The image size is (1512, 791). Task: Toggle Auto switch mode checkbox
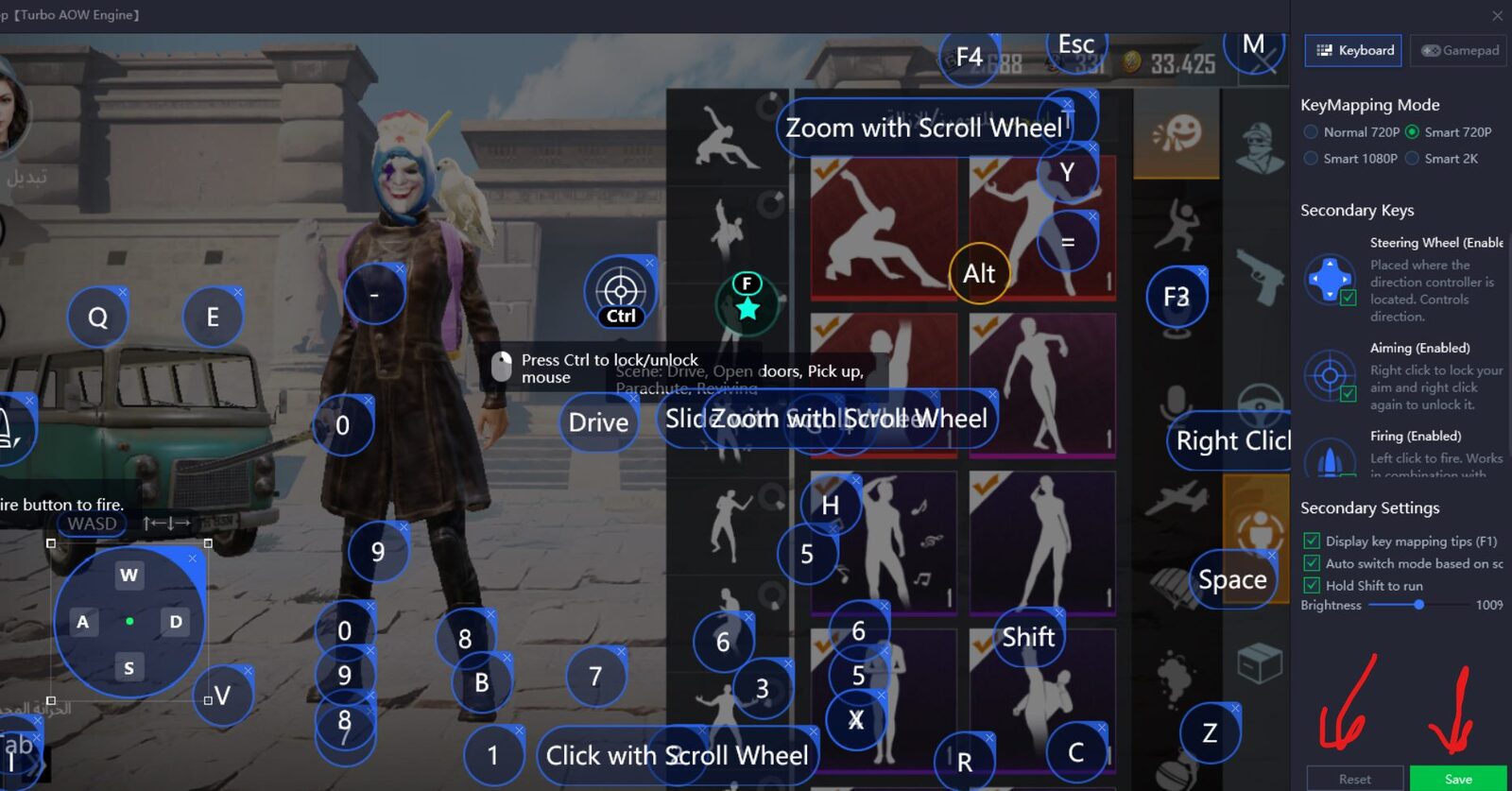coord(1312,563)
